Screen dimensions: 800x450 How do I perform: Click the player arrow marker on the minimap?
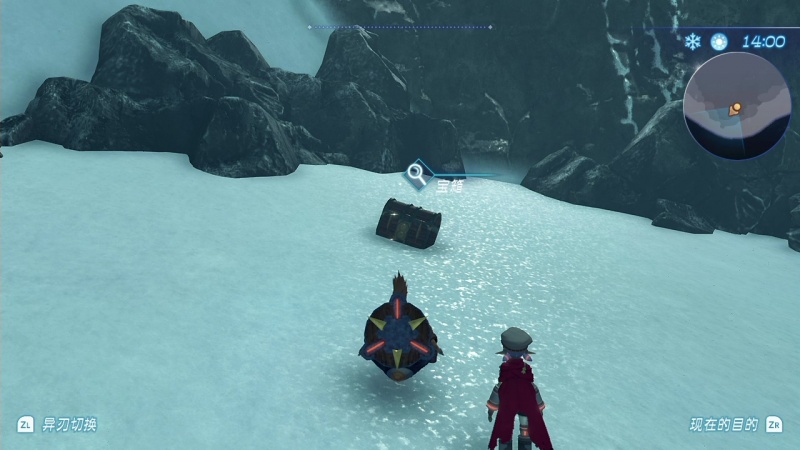point(736,107)
